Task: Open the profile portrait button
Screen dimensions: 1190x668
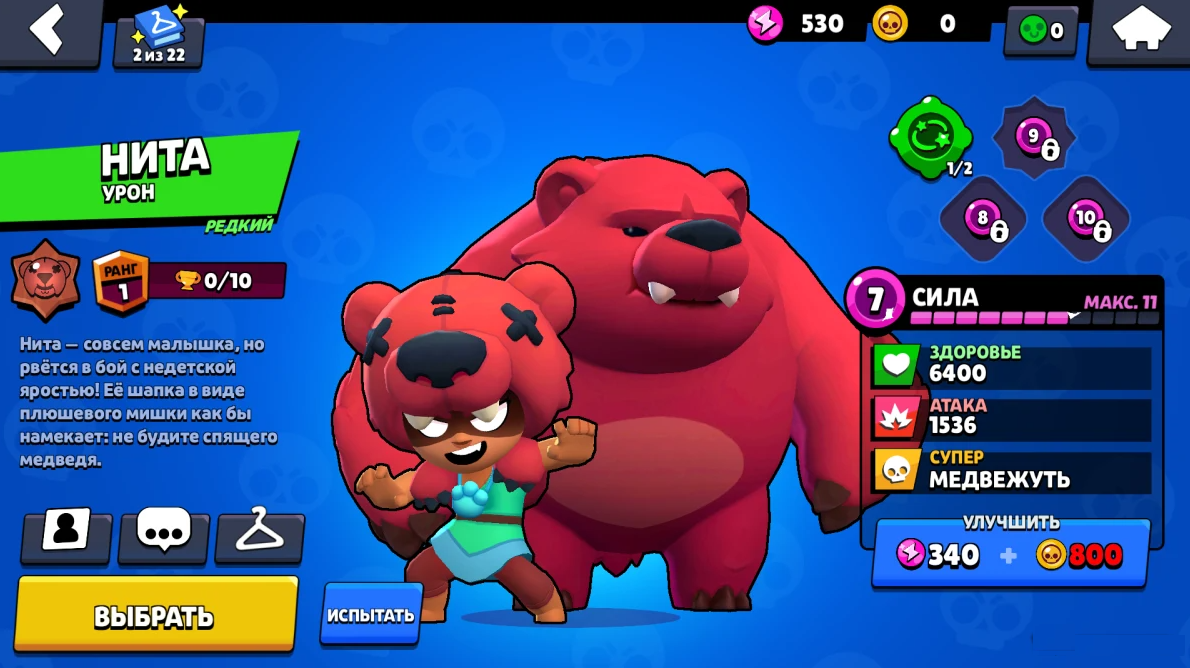Action: point(66,533)
